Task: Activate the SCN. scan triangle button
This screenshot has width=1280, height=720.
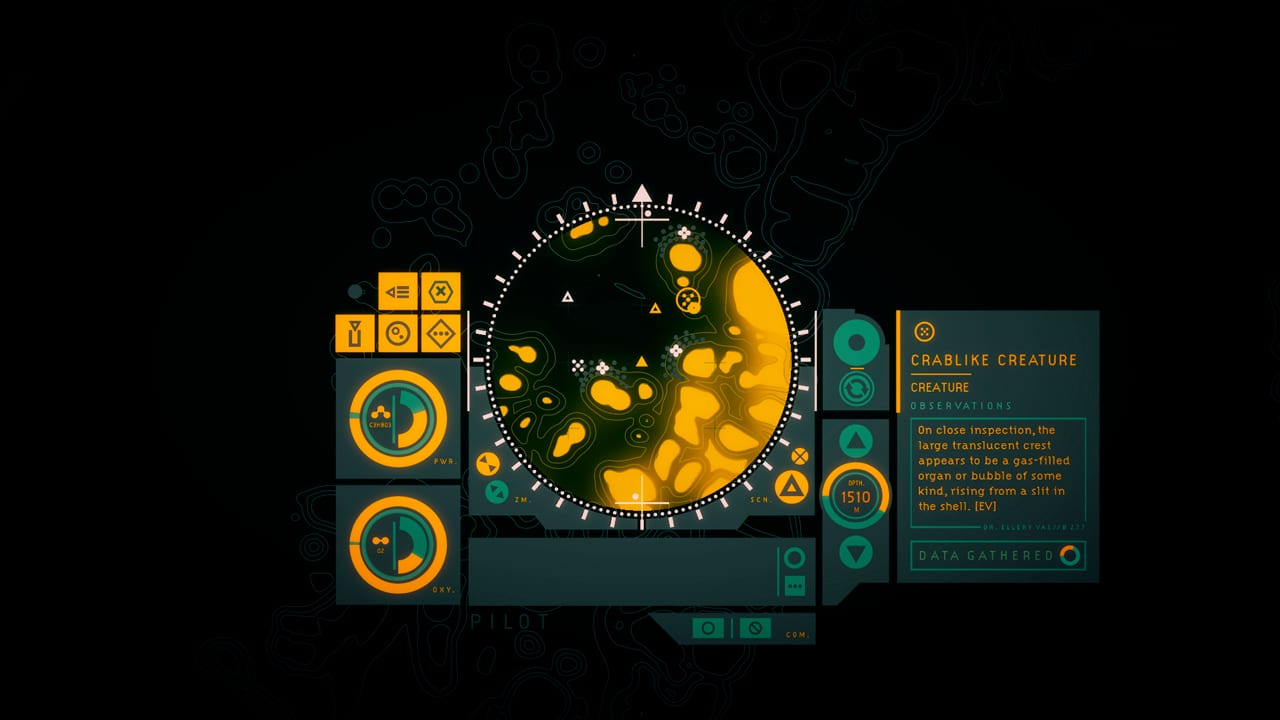Action: pyautogui.click(x=791, y=488)
